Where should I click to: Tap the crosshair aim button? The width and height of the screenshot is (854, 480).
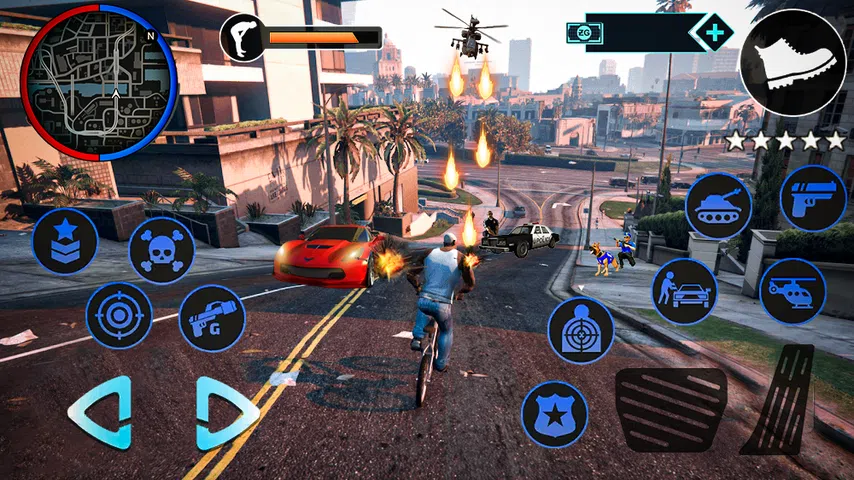tap(119, 315)
